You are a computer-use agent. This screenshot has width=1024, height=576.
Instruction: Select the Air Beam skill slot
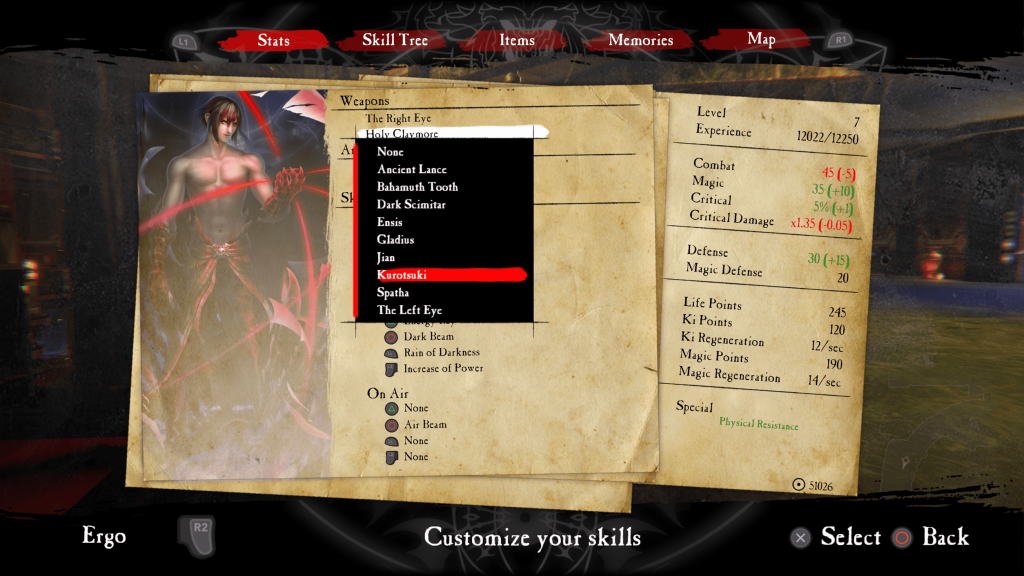click(424, 425)
